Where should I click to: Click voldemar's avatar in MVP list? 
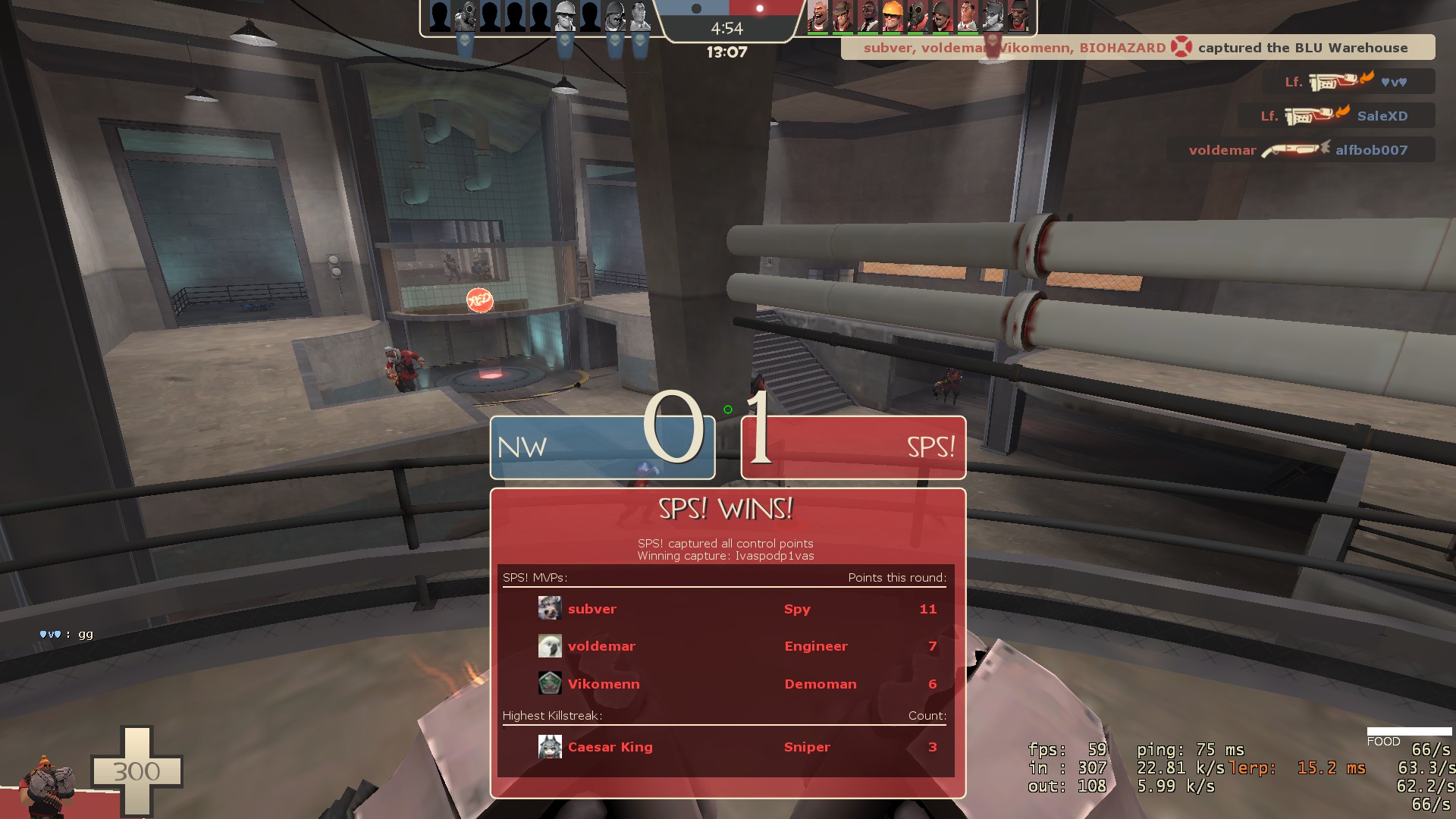click(550, 646)
